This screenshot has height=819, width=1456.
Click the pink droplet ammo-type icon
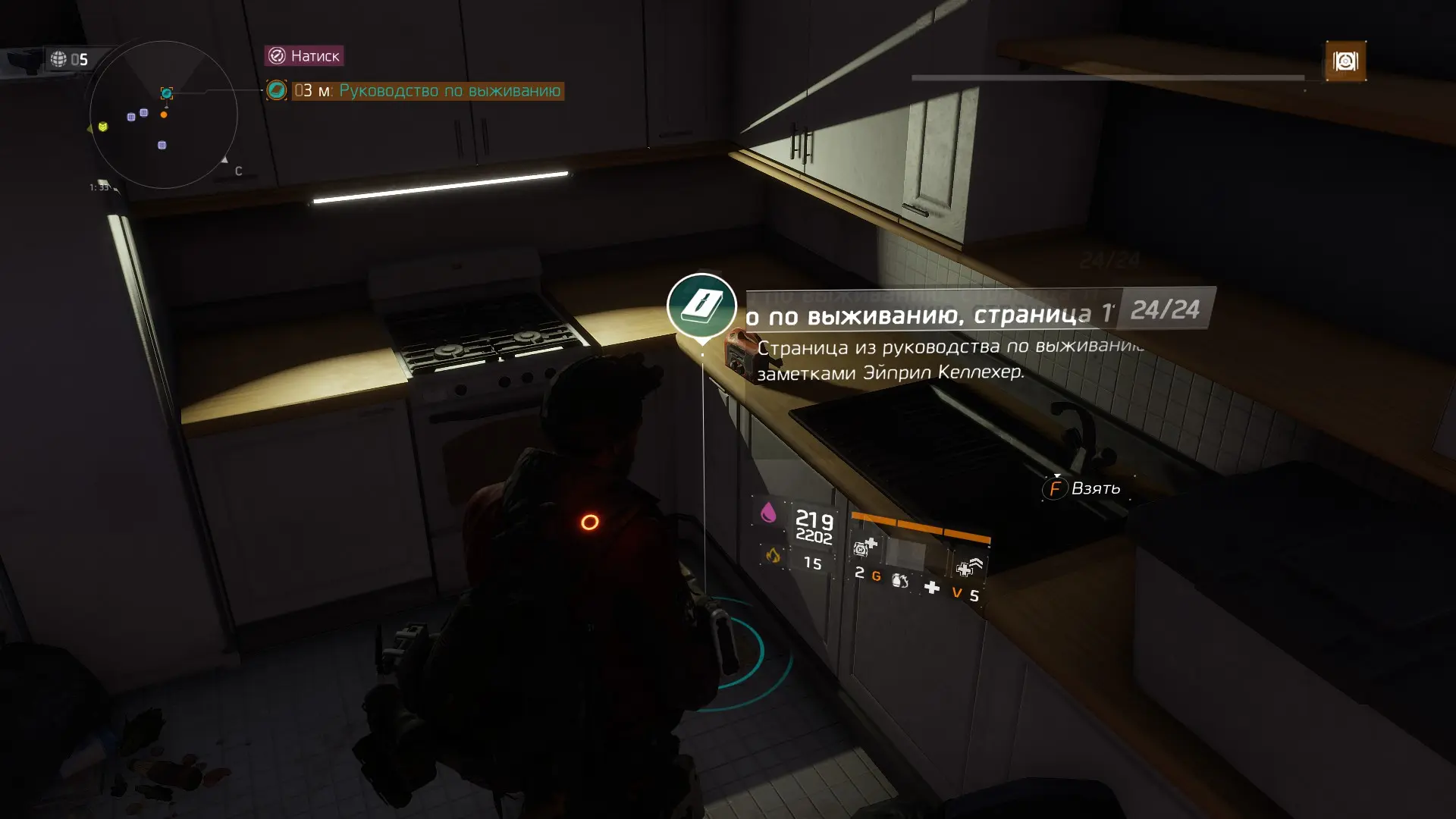(x=768, y=513)
